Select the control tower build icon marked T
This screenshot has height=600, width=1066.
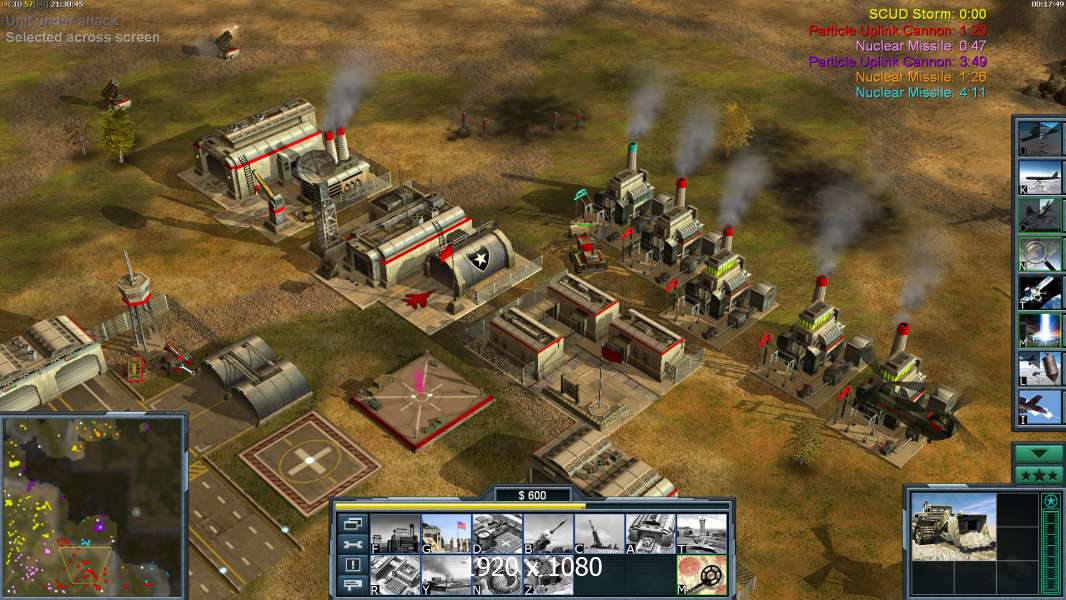[701, 533]
